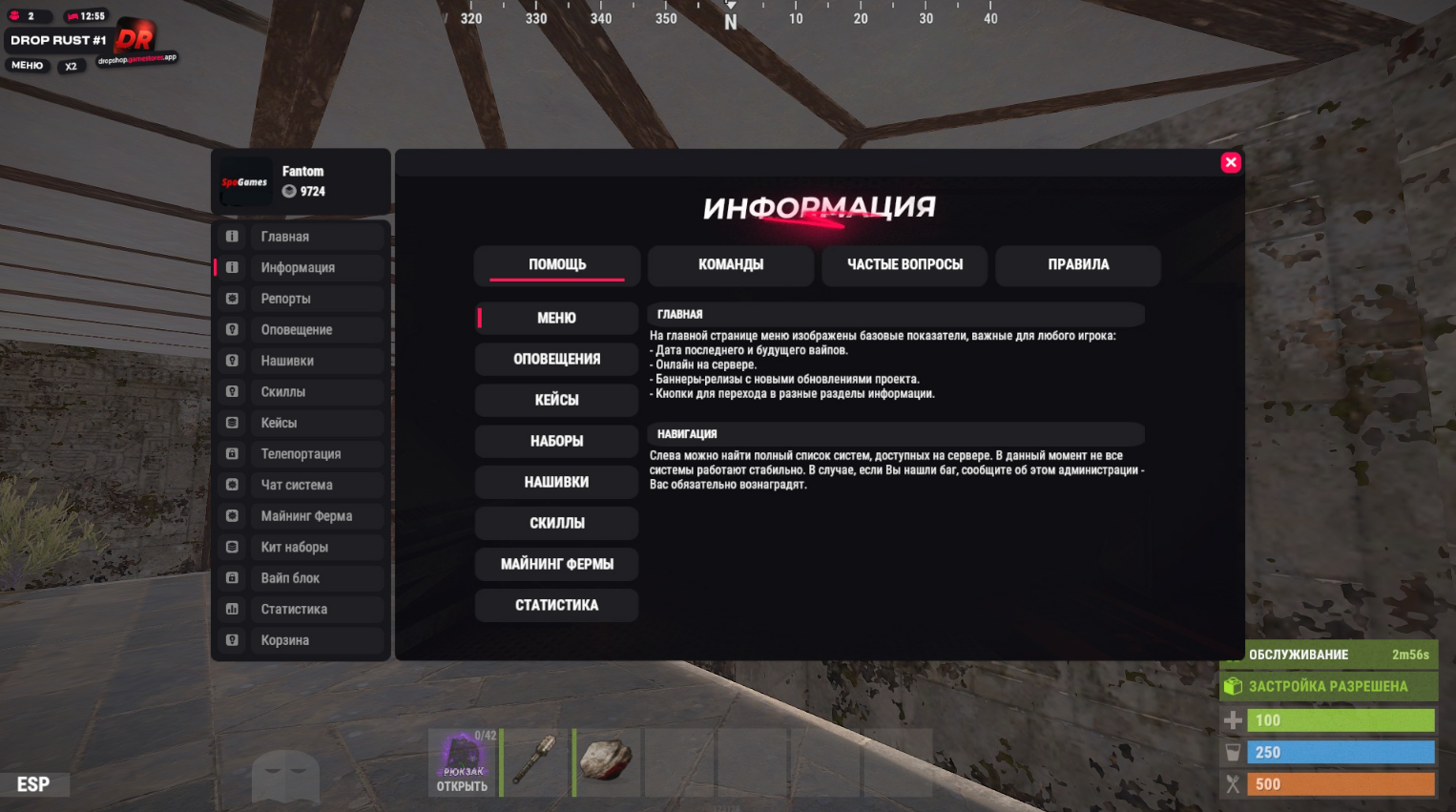Open the ЧАСТЫЕ ВОПРОСЫ tab

coord(905,265)
